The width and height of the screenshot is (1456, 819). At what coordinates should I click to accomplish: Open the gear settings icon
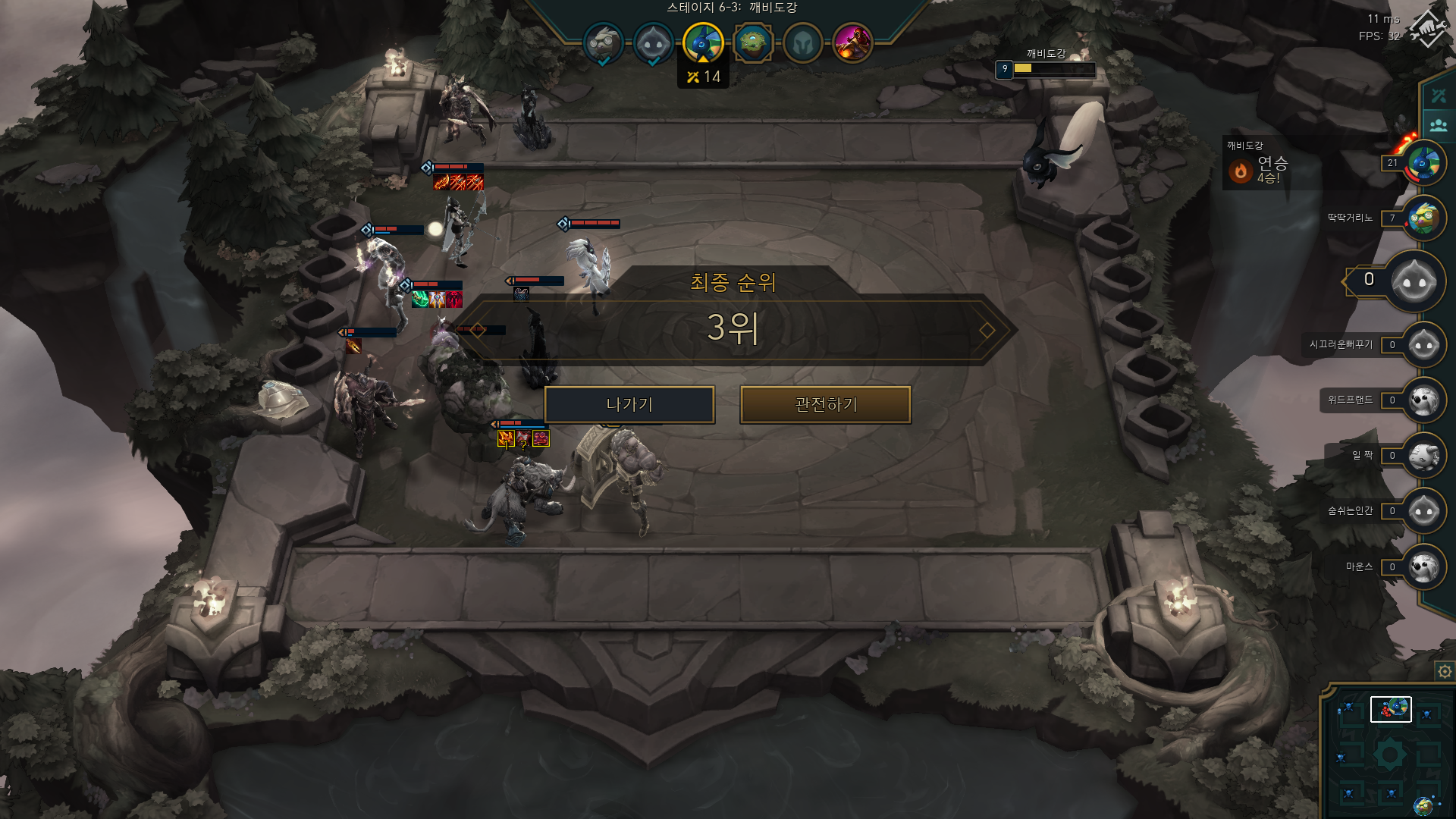tap(1445, 672)
